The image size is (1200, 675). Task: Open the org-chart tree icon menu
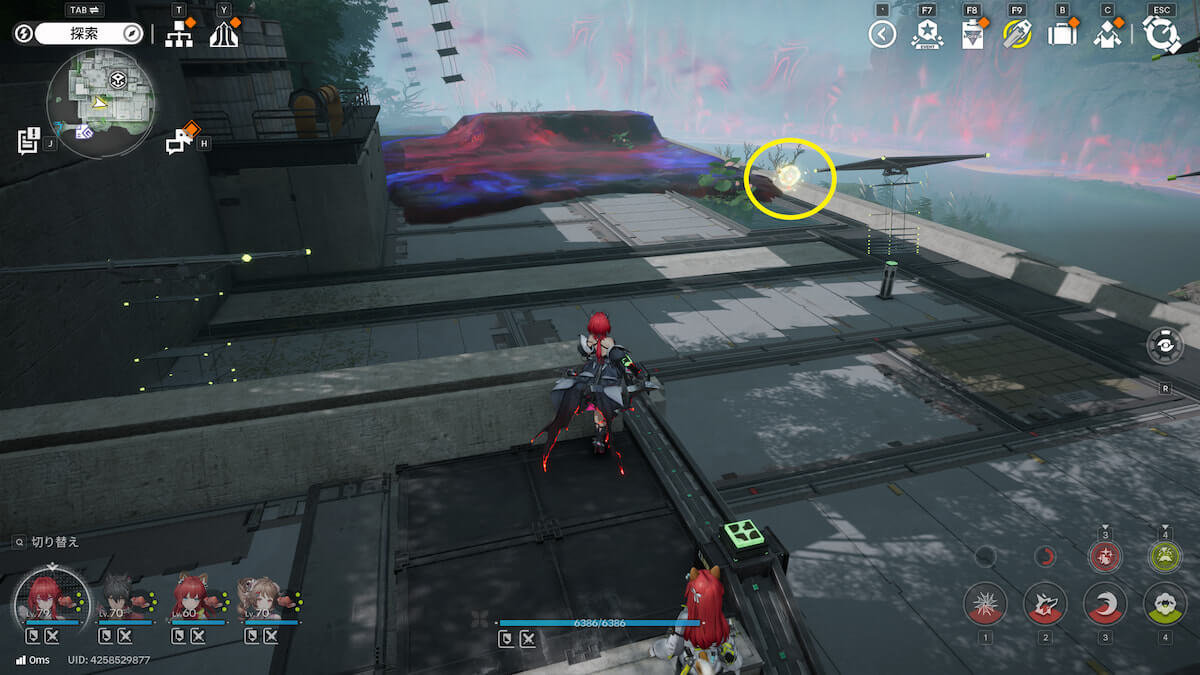click(179, 35)
